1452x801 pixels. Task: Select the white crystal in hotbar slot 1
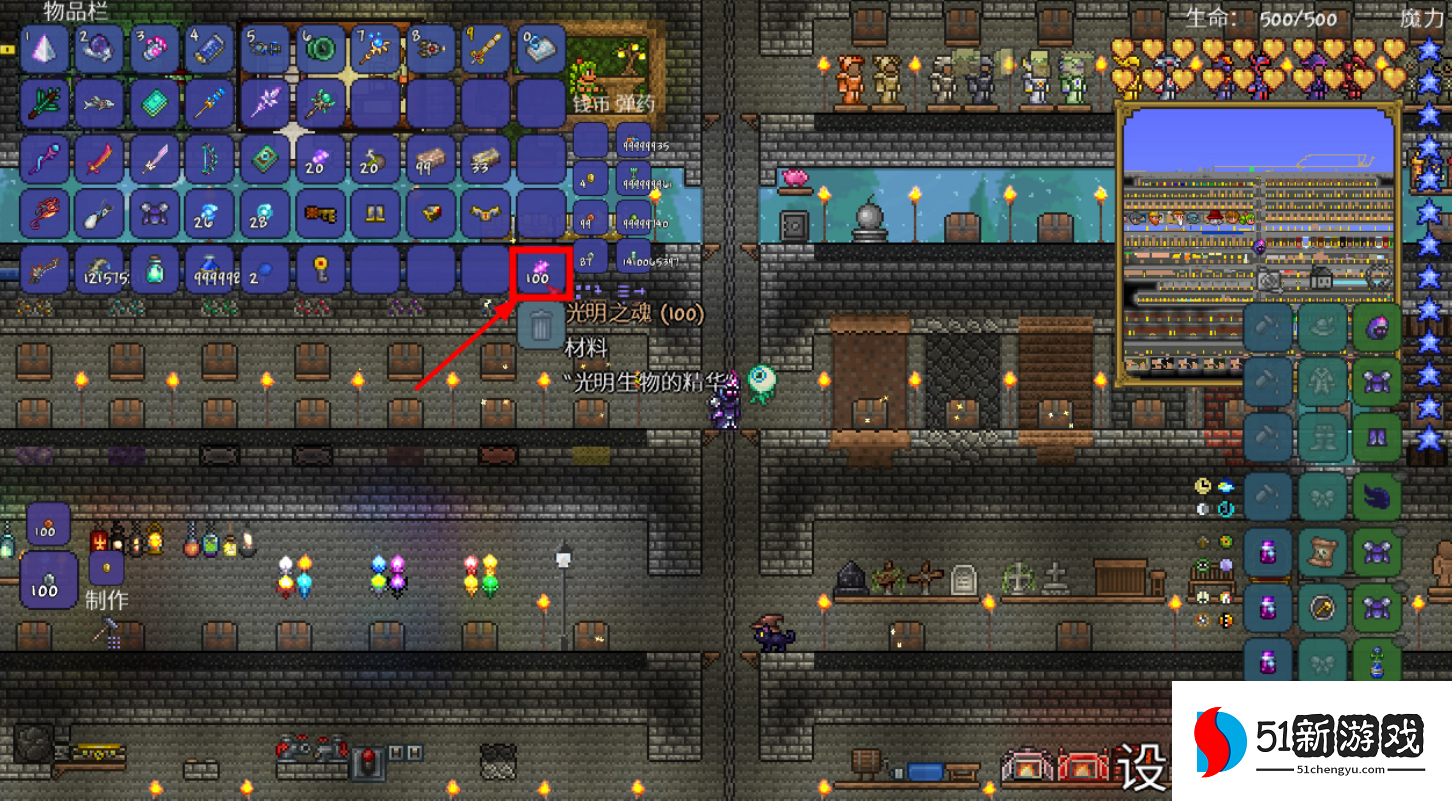point(45,49)
